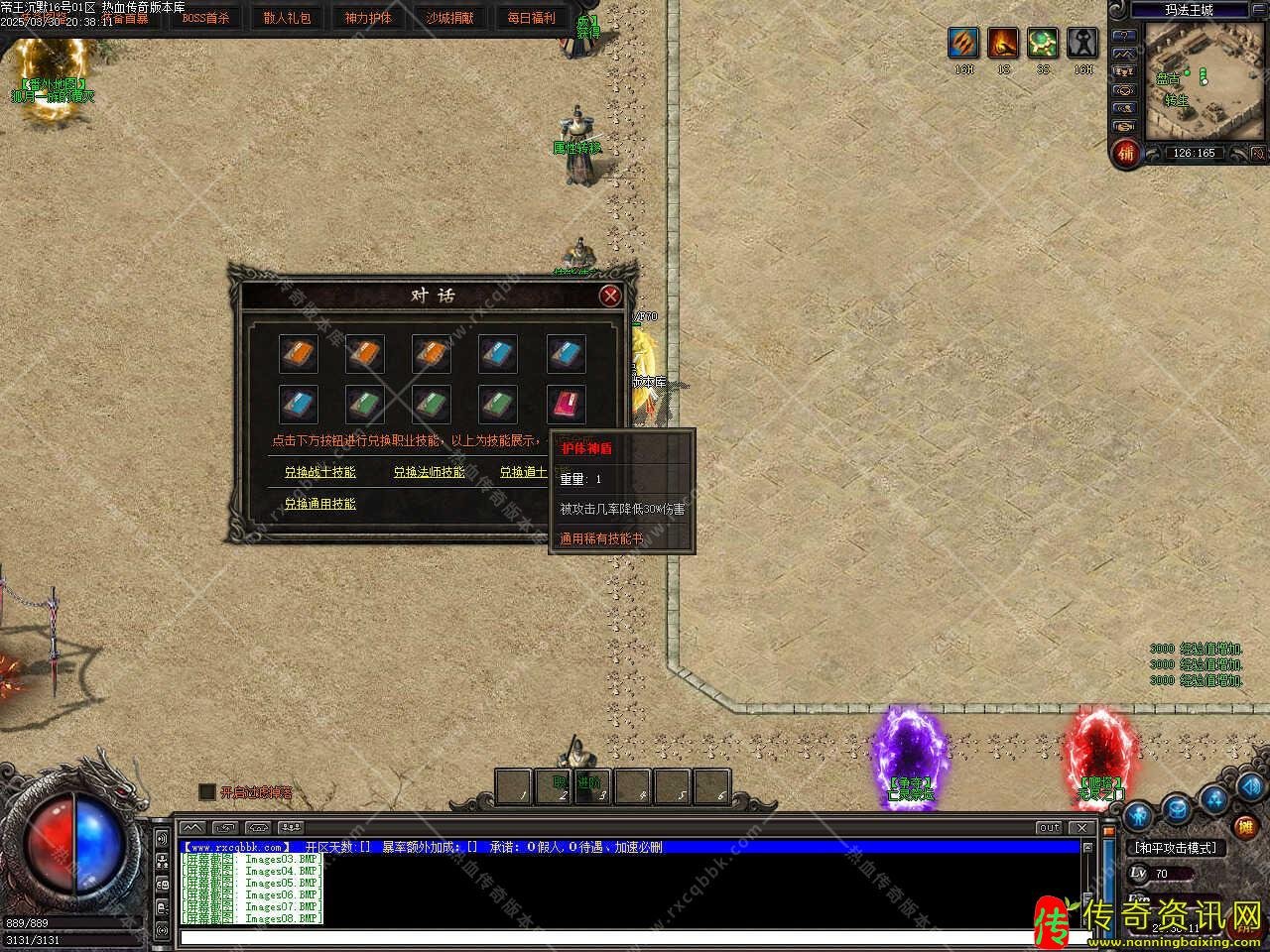The width and height of the screenshot is (1270, 952).
Task: Close the 对话 dialogue window
Action: 610,296
